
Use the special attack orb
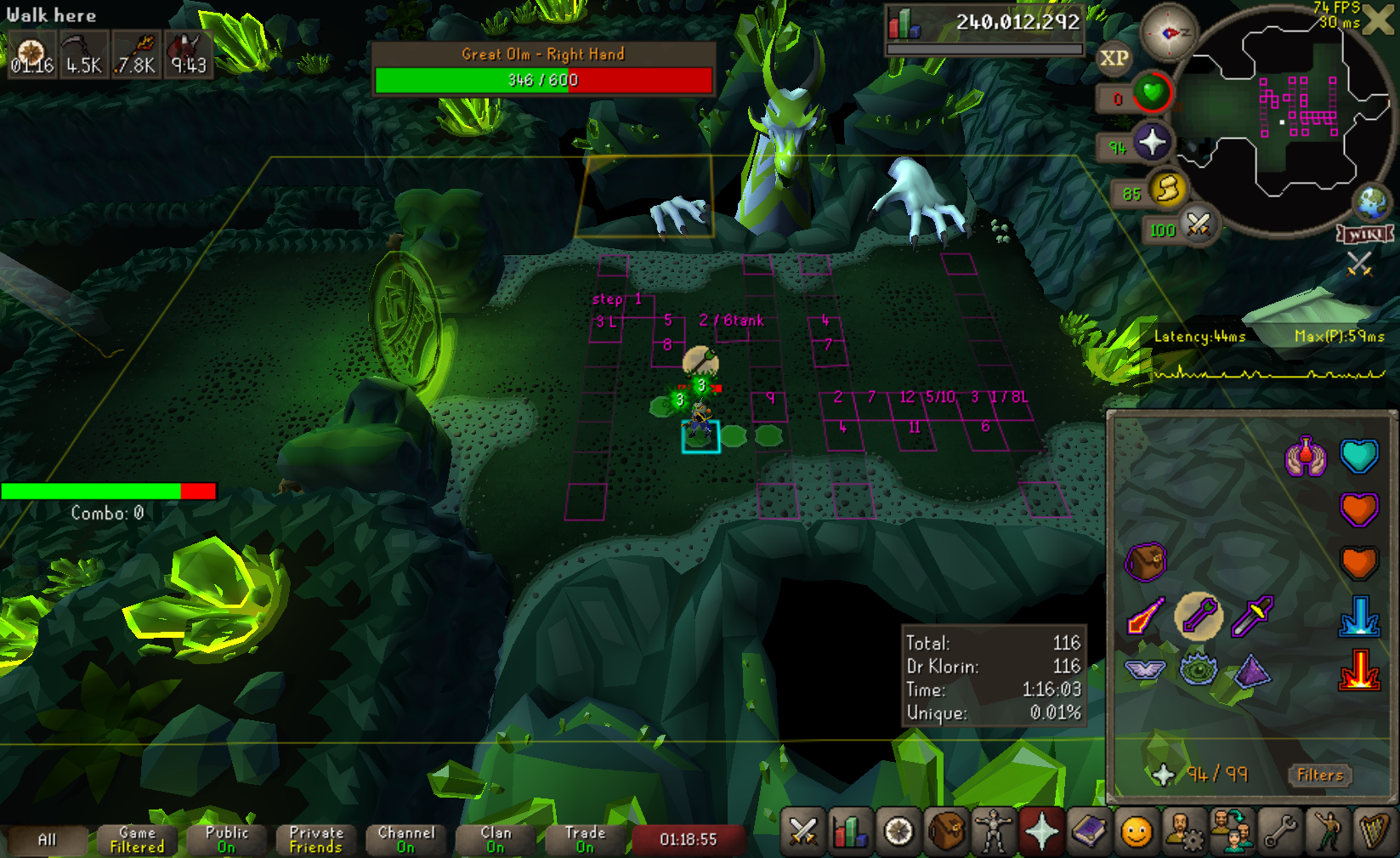(x=1198, y=225)
